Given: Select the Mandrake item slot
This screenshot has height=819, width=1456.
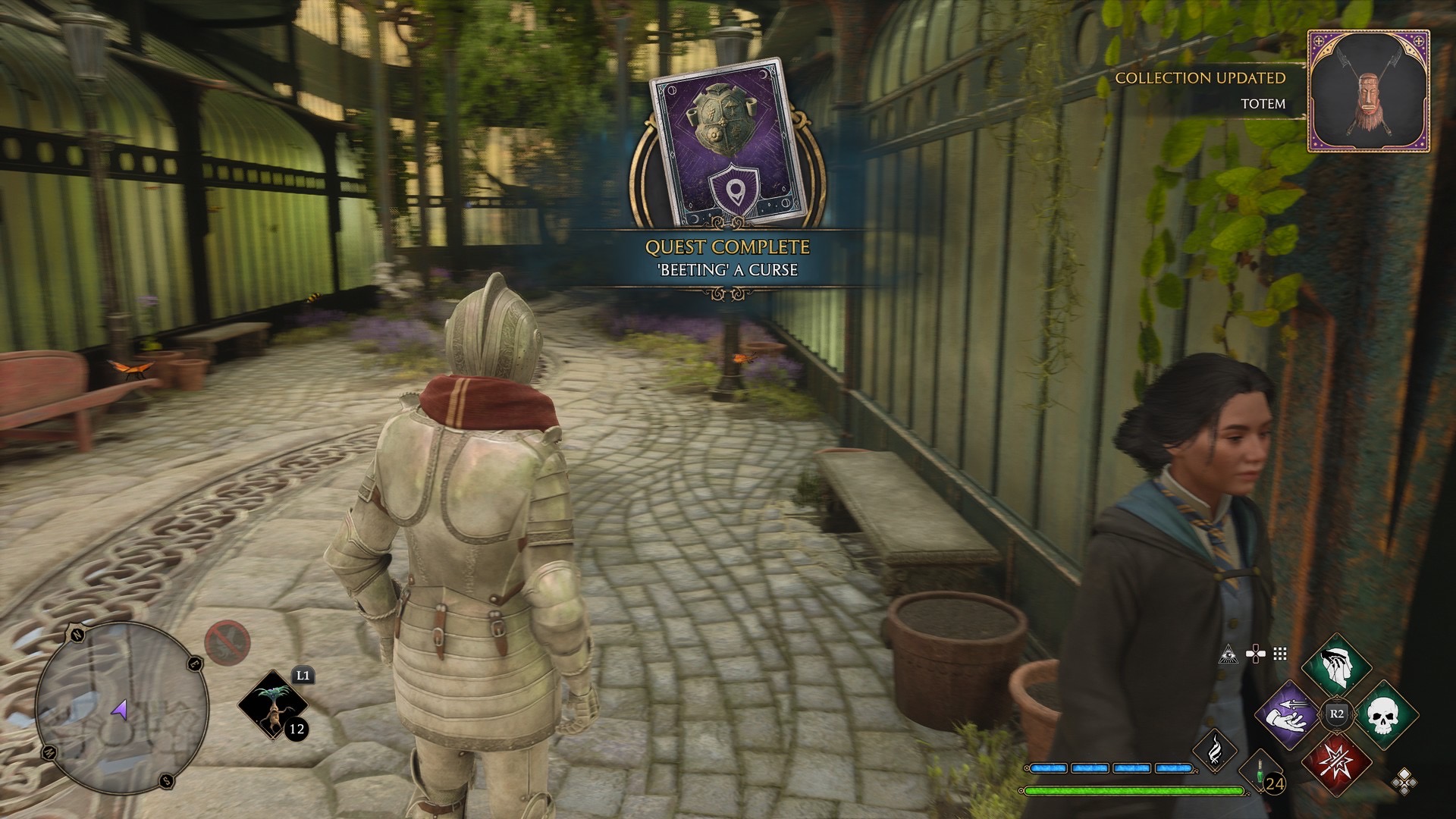Looking at the screenshot, I should (273, 705).
